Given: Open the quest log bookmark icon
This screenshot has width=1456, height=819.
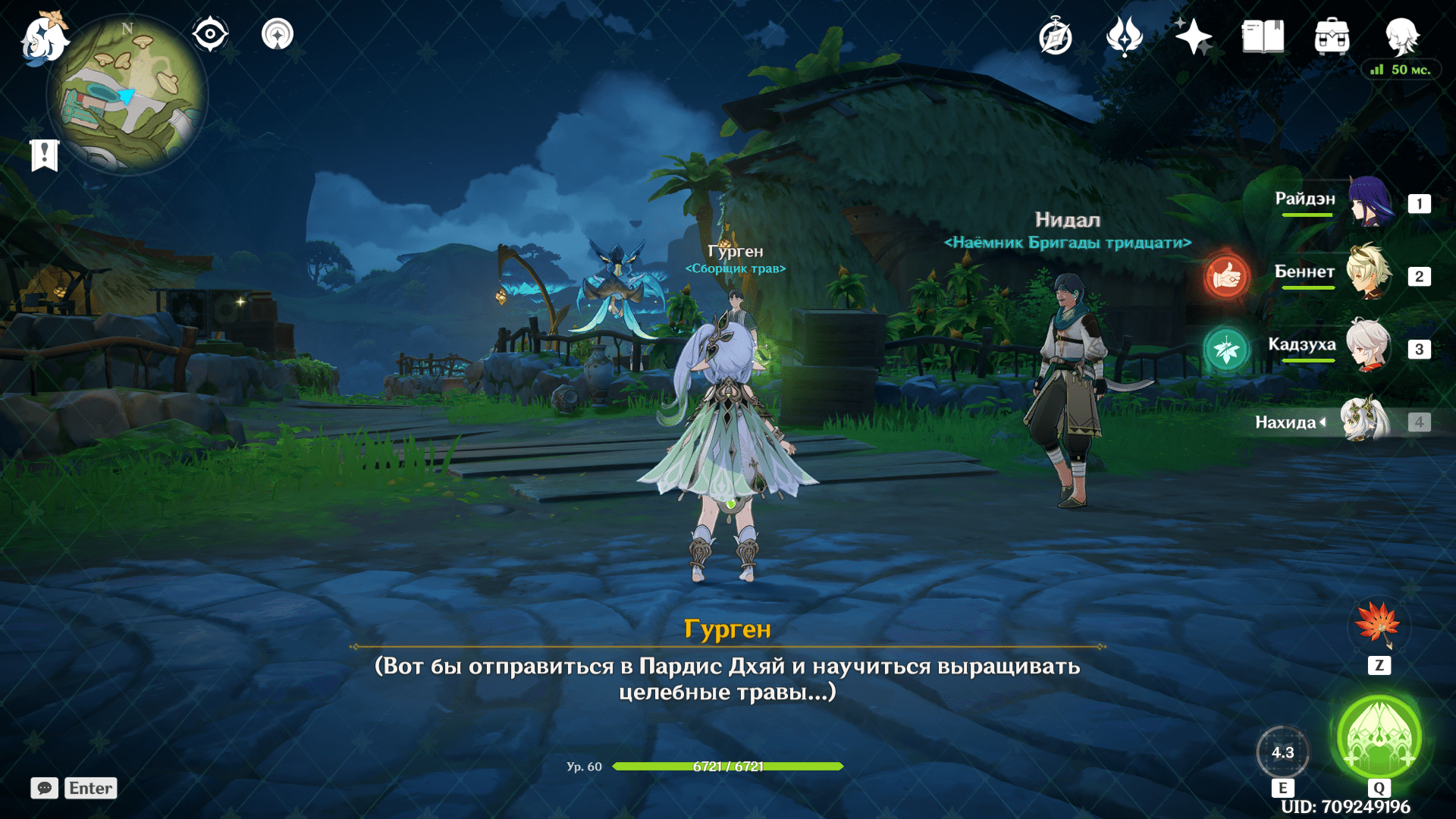Looking at the screenshot, I should click(x=45, y=155).
